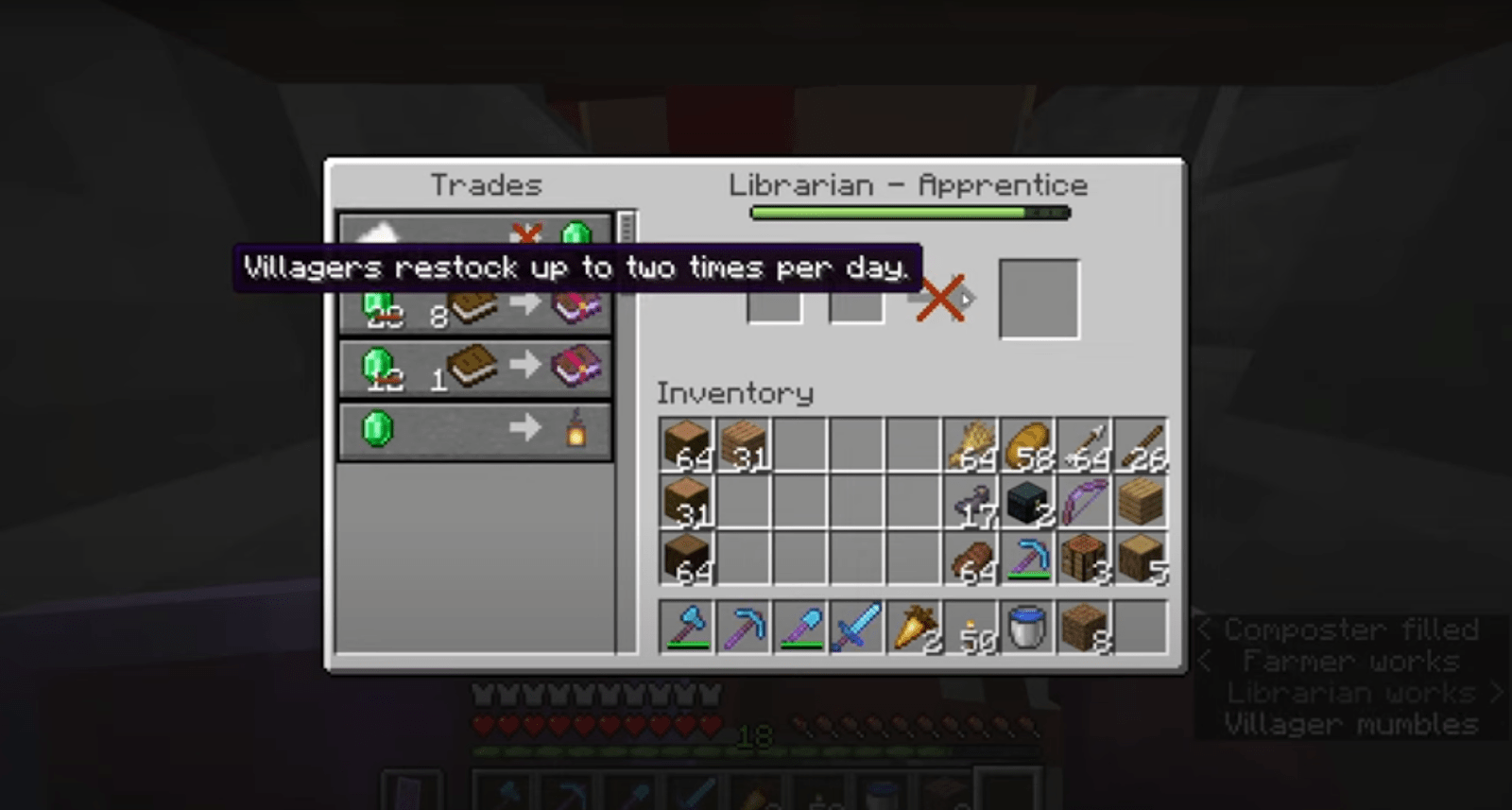Screen dimensions: 1512x810
Task: Click the golden carrots in the hotbar
Action: tap(915, 626)
